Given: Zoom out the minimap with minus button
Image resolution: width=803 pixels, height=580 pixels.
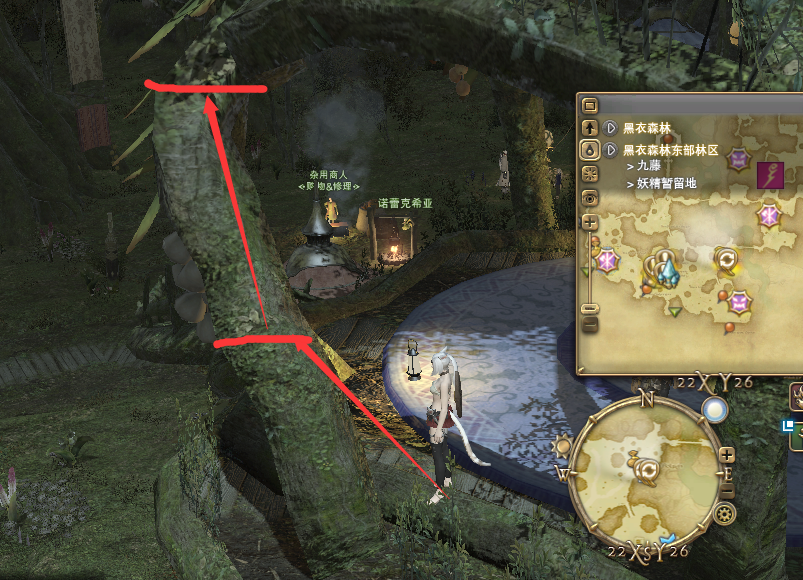Looking at the screenshot, I should pos(727,493).
